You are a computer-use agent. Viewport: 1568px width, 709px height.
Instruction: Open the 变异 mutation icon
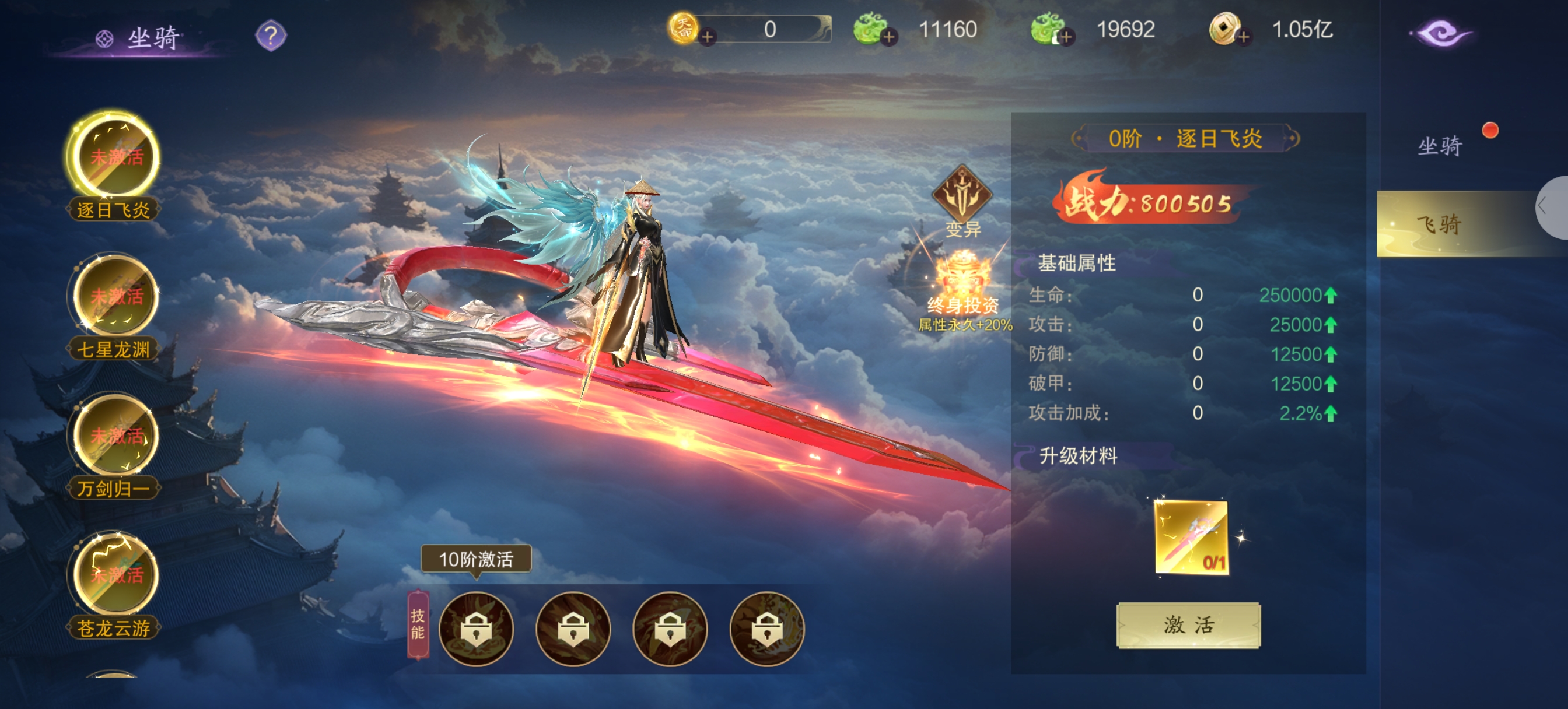pyautogui.click(x=962, y=198)
